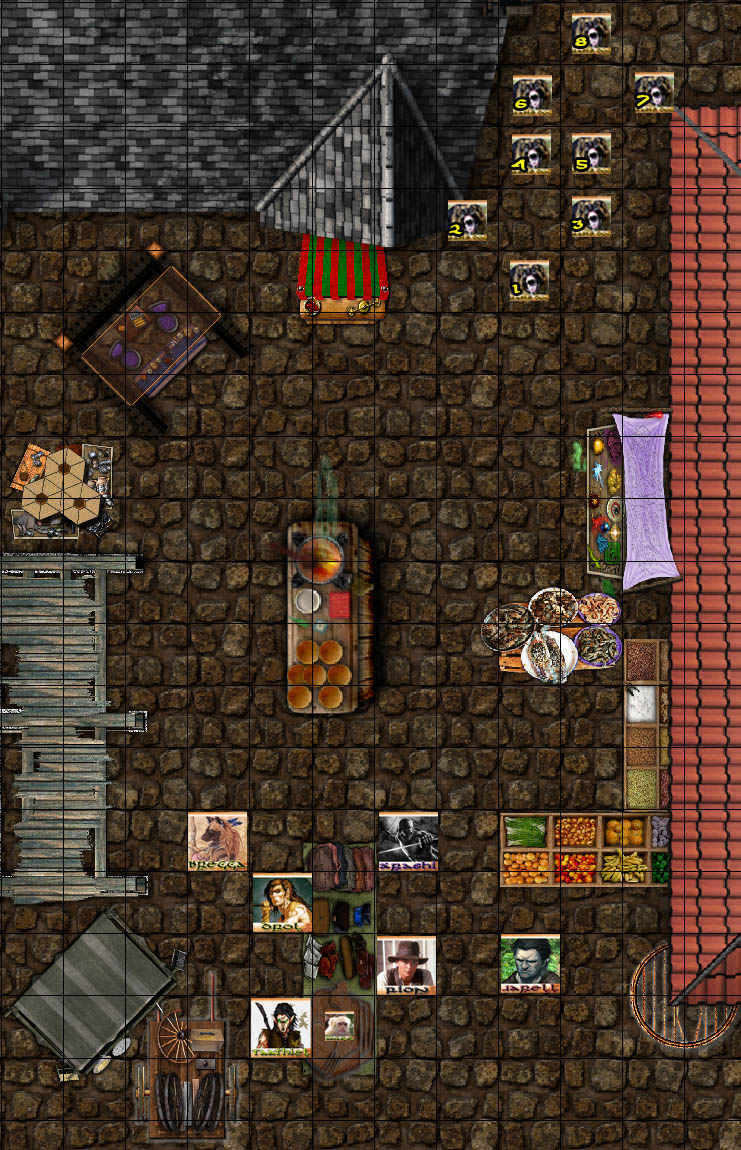
Task: Select dog token number 7
Action: coord(654,91)
